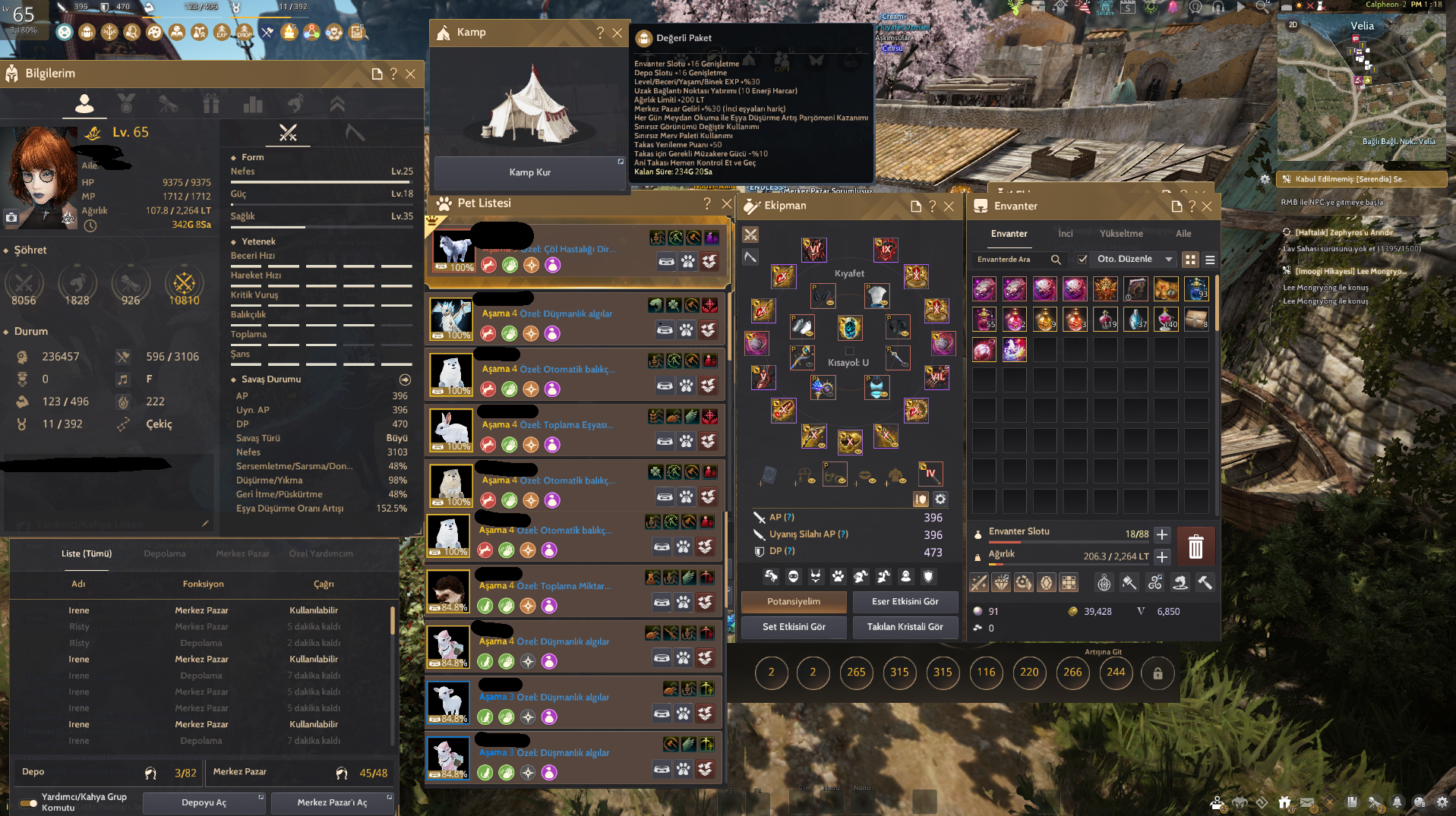
Task: Switch to the İnci tab in Envanter
Action: (1066, 233)
